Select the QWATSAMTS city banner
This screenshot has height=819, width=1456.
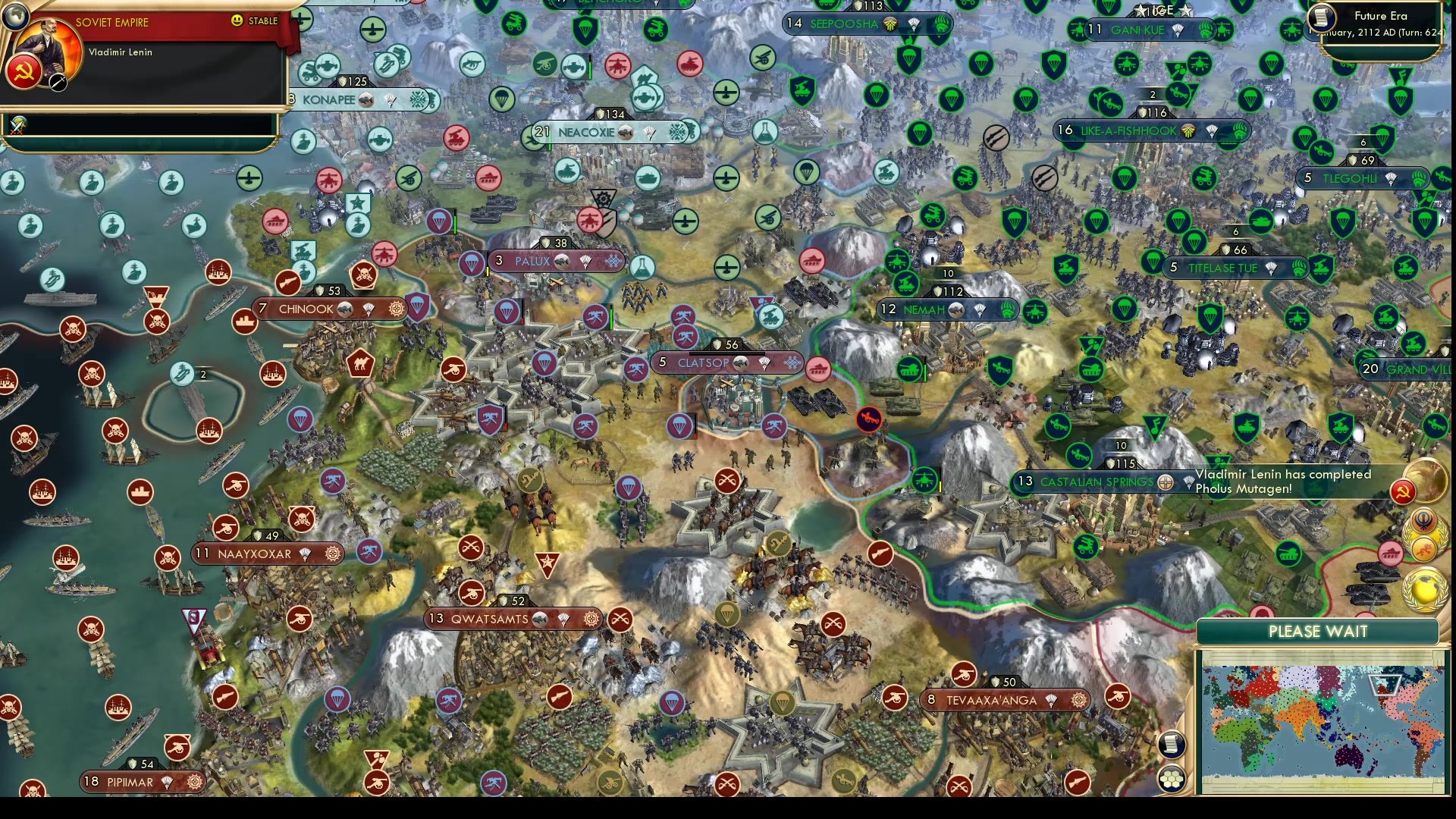click(x=491, y=619)
